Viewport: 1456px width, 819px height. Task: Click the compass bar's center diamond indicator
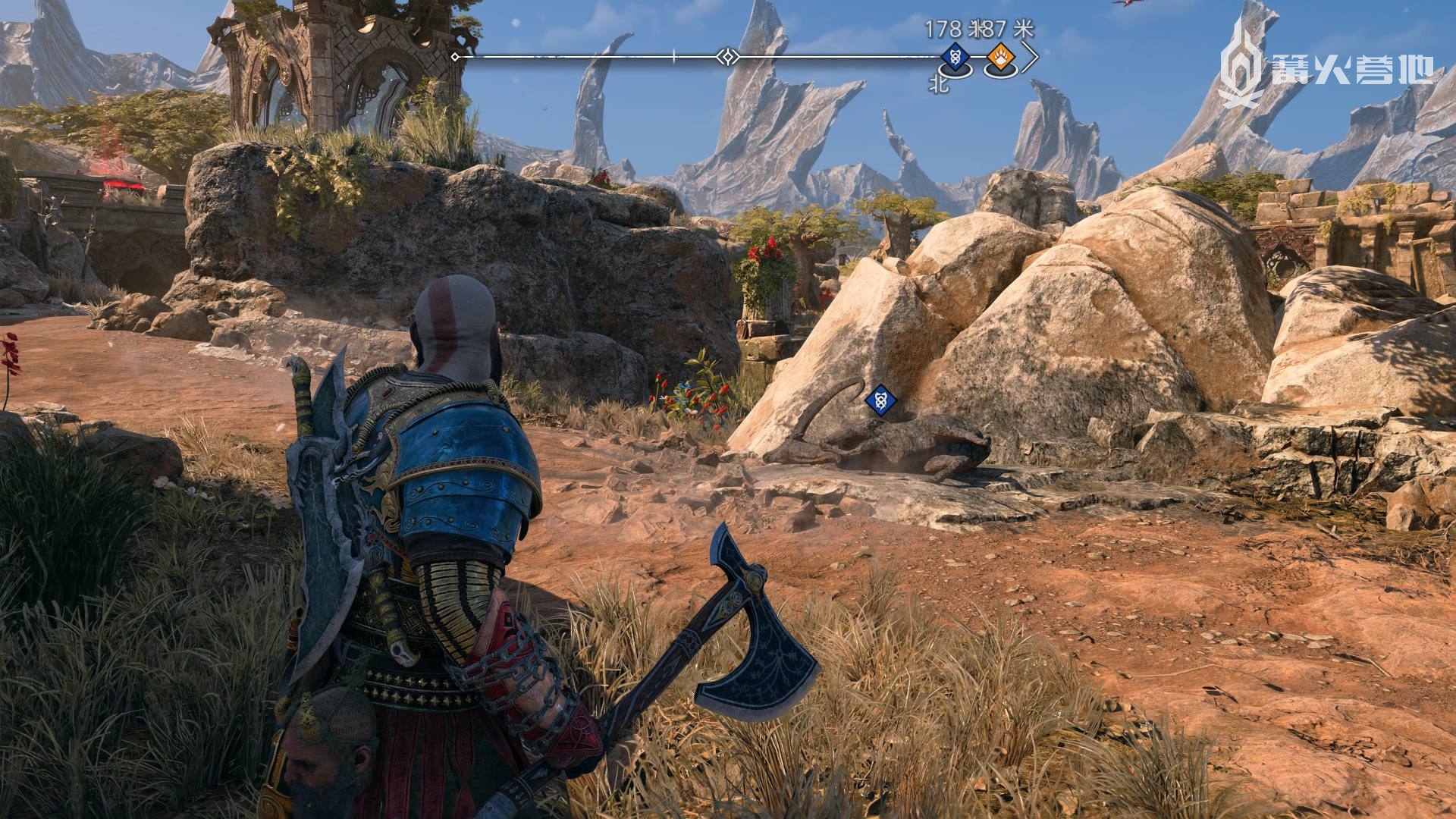(x=728, y=57)
